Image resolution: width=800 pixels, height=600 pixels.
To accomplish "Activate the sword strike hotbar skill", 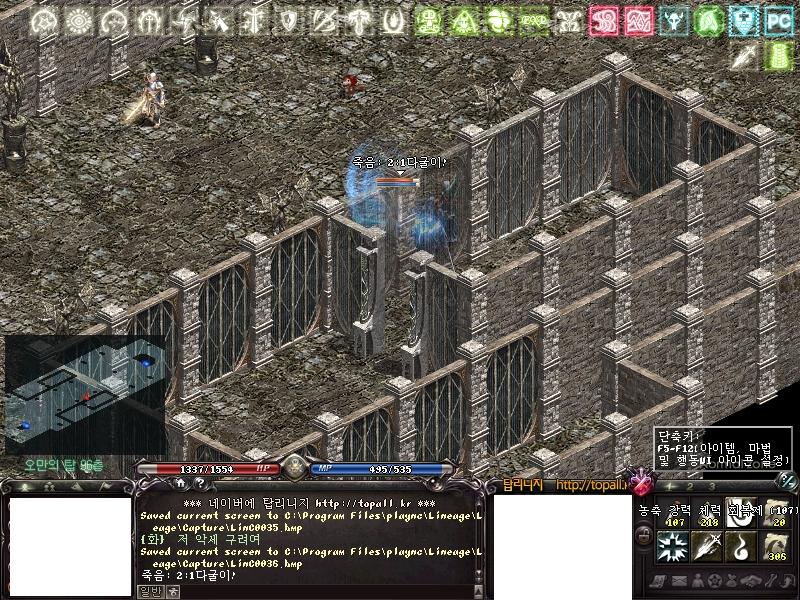I will point(706,545).
